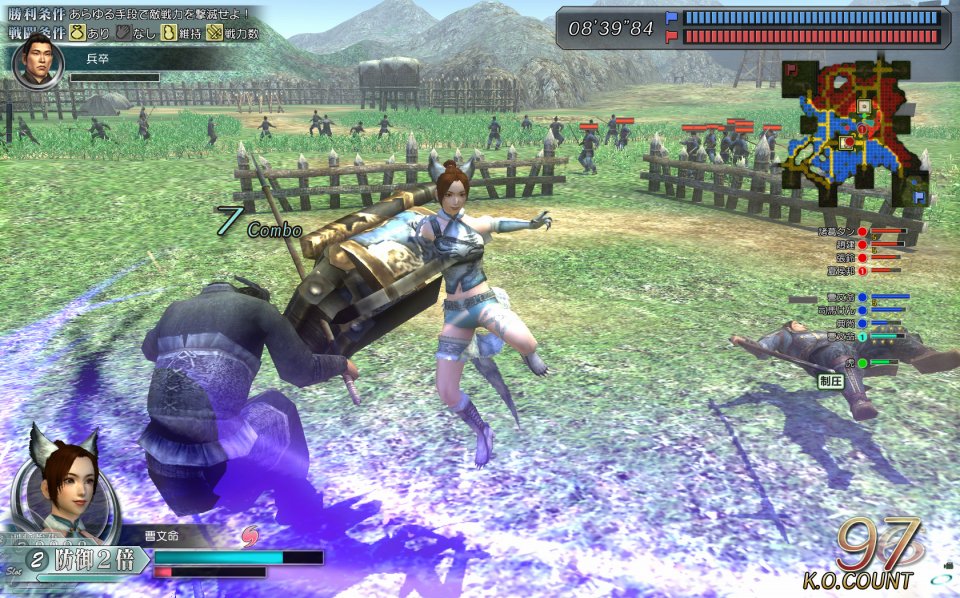Click the blue flag on the minimap
This screenshot has width=960, height=598.
coord(920,198)
